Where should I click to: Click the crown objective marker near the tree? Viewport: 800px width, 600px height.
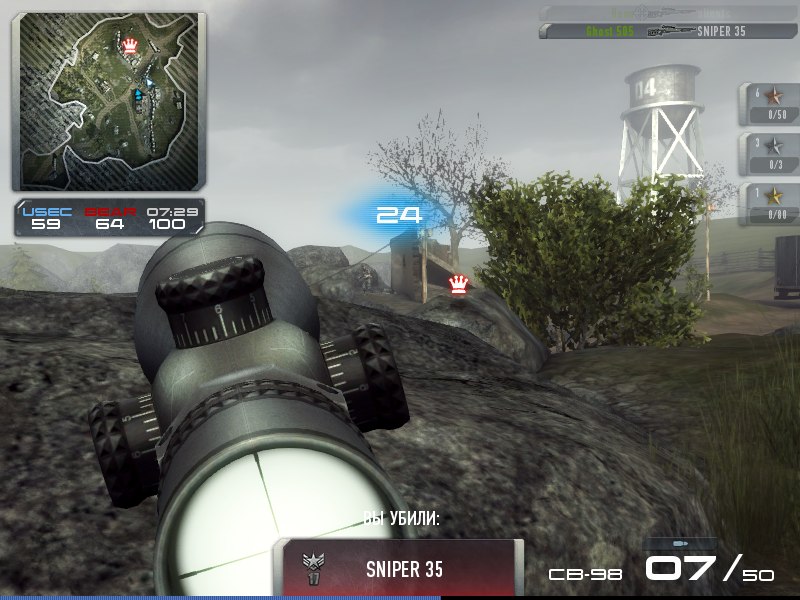(x=459, y=284)
